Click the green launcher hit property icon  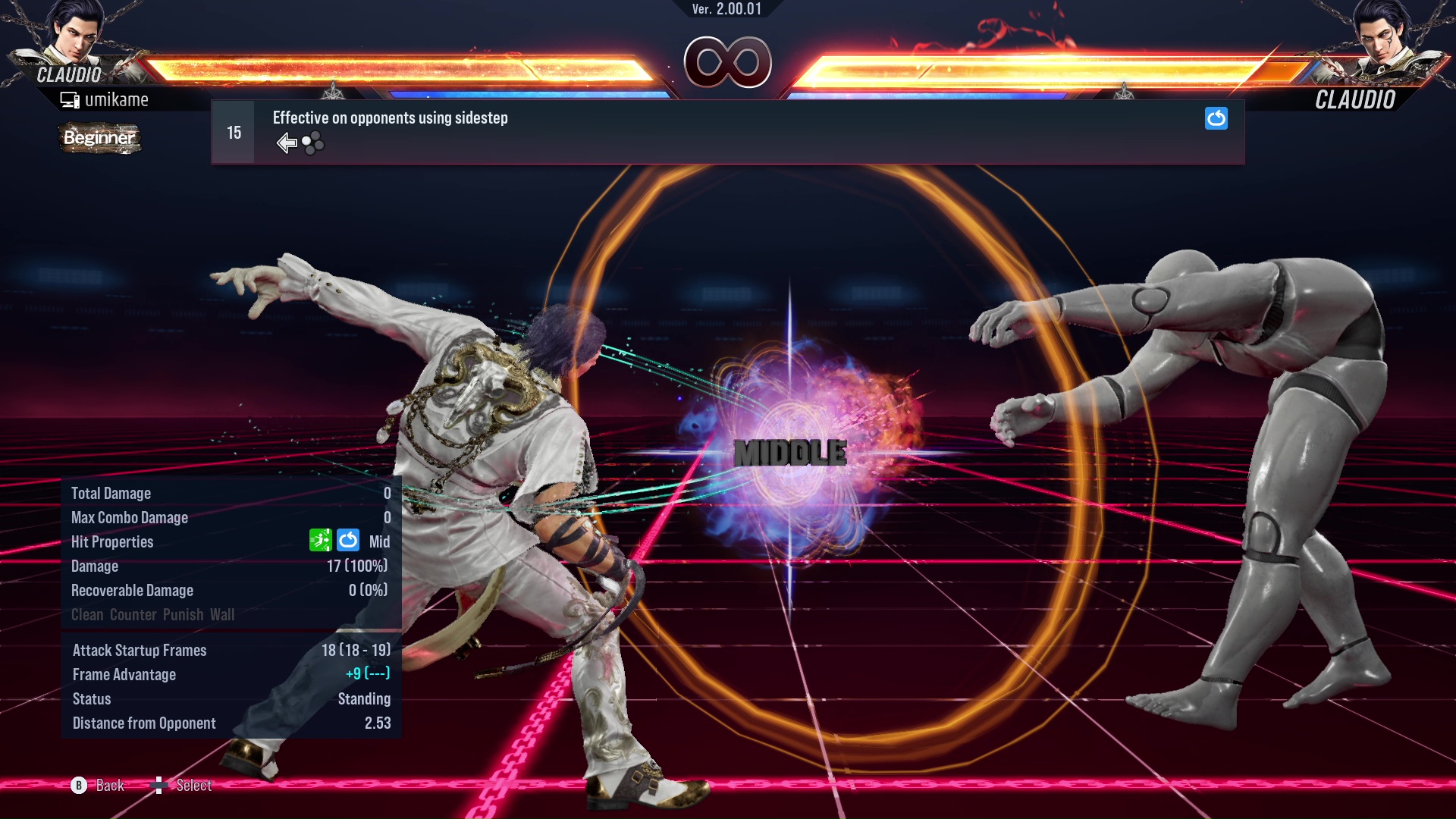[x=322, y=540]
